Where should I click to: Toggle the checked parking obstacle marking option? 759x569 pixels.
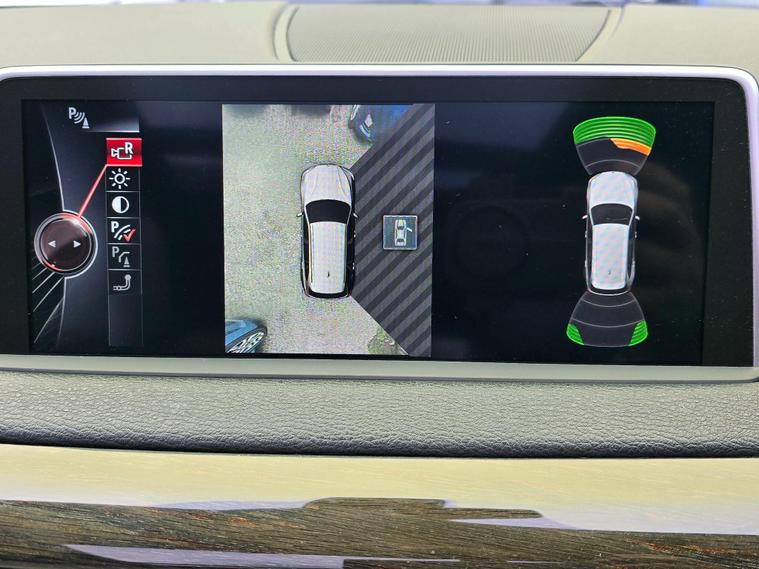[123, 231]
